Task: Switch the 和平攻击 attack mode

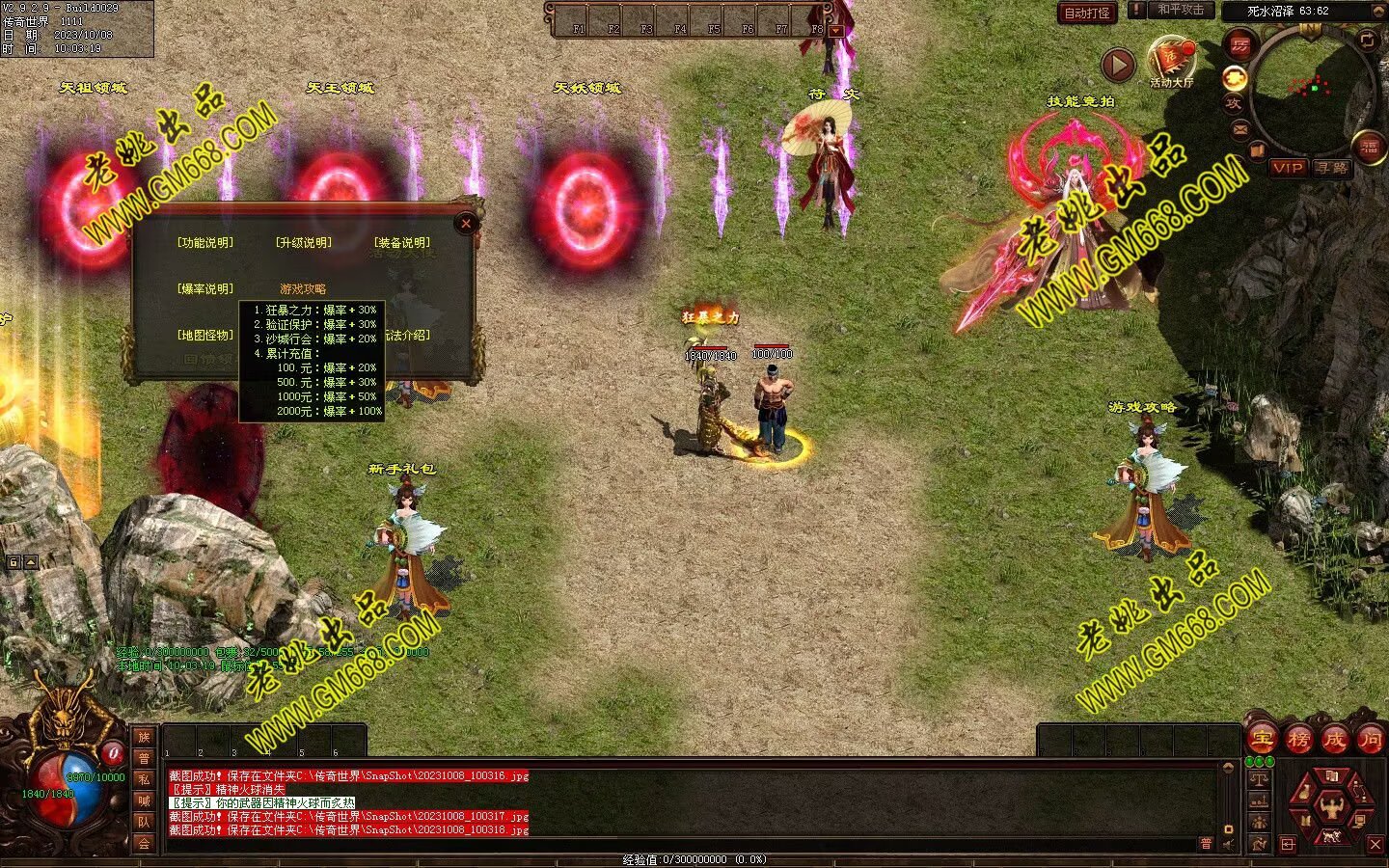Action: [x=1181, y=10]
